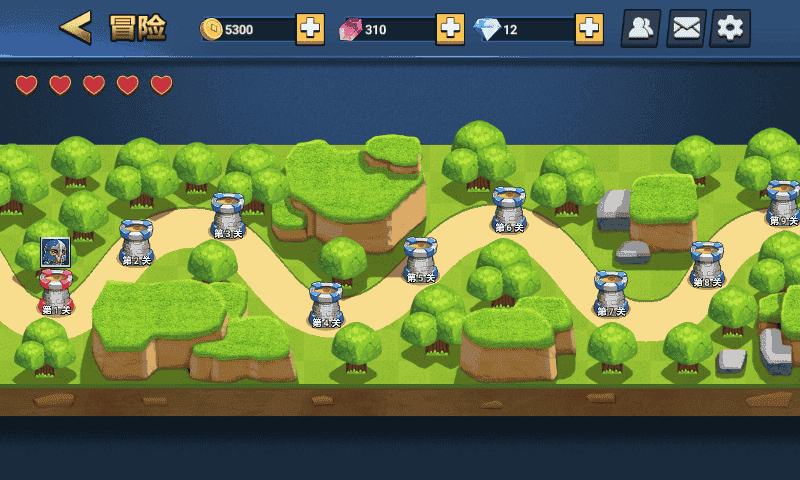800x480 pixels.
Task: Open the gear settings menu
Action: click(x=730, y=28)
